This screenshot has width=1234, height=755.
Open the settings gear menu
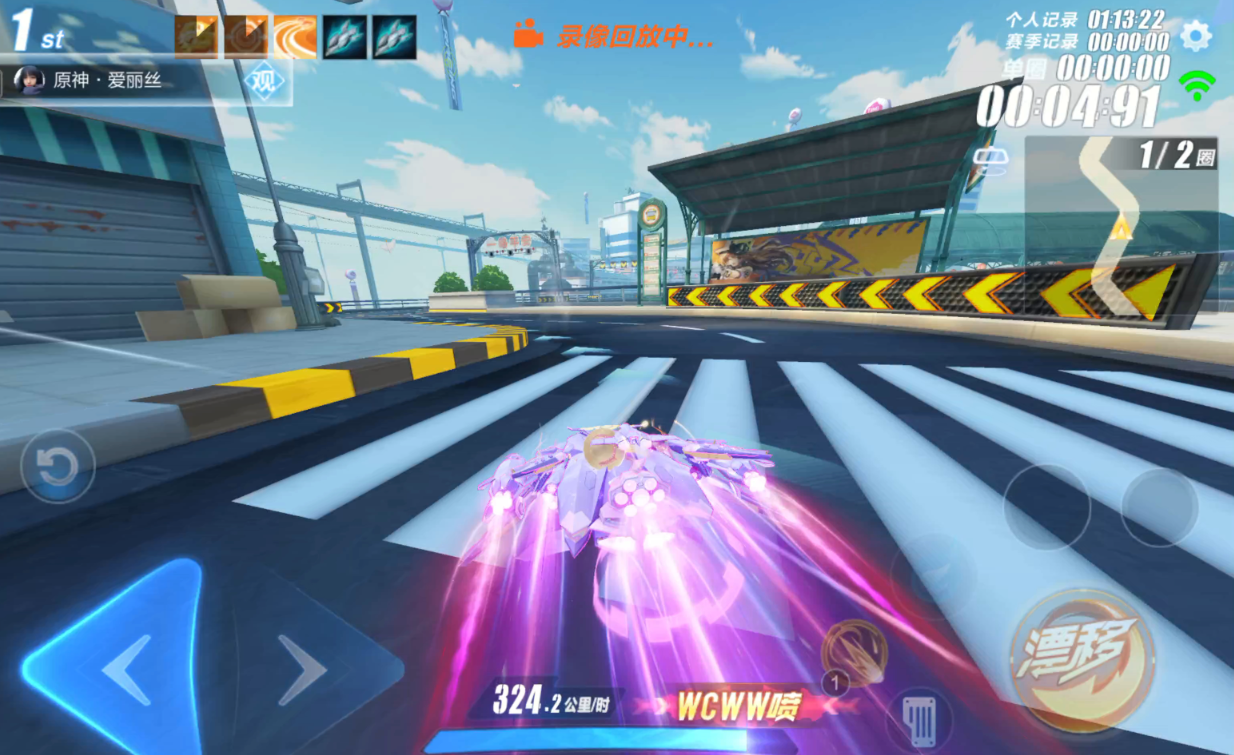(1195, 37)
